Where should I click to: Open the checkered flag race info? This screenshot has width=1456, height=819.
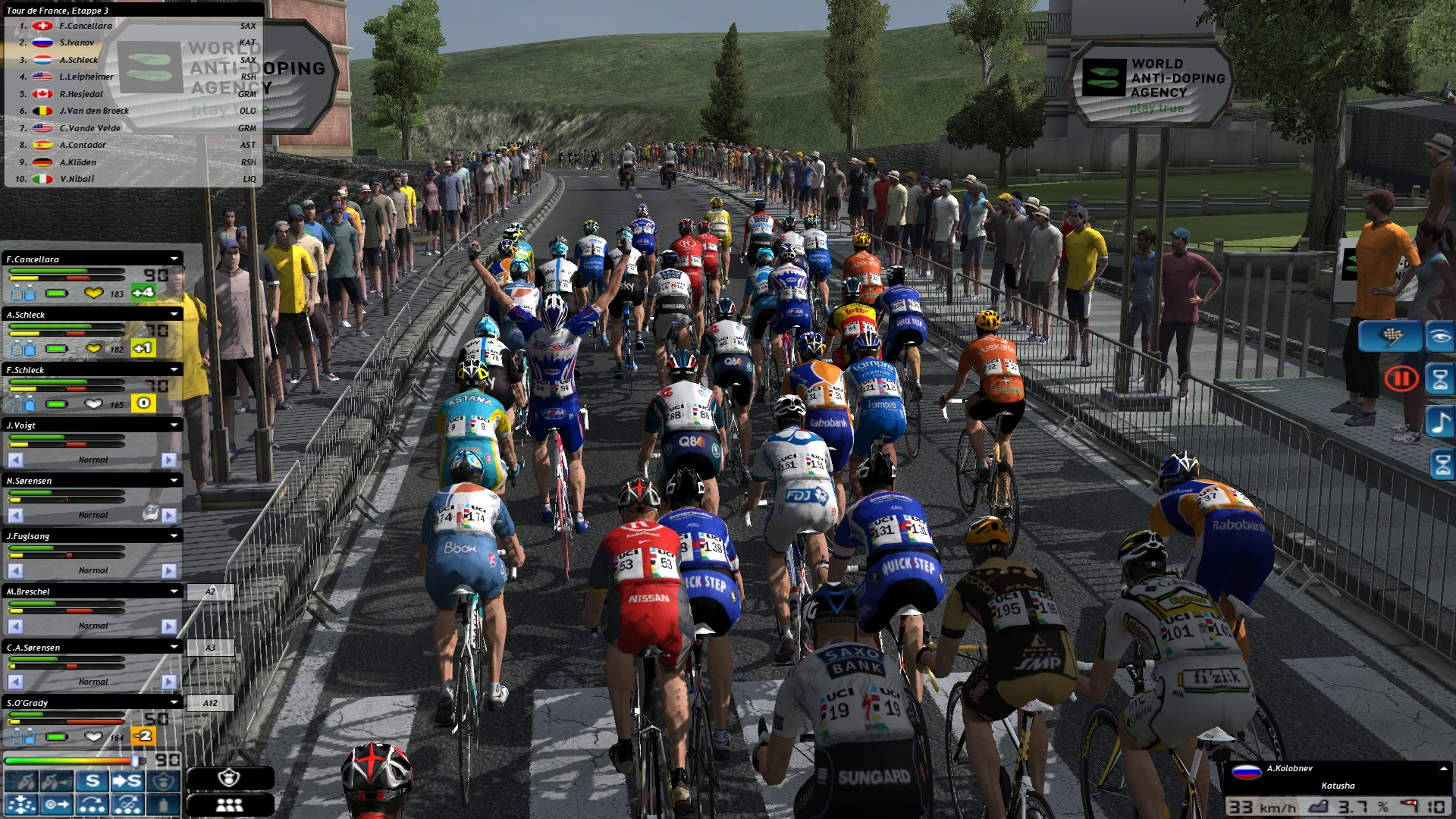tap(1390, 336)
